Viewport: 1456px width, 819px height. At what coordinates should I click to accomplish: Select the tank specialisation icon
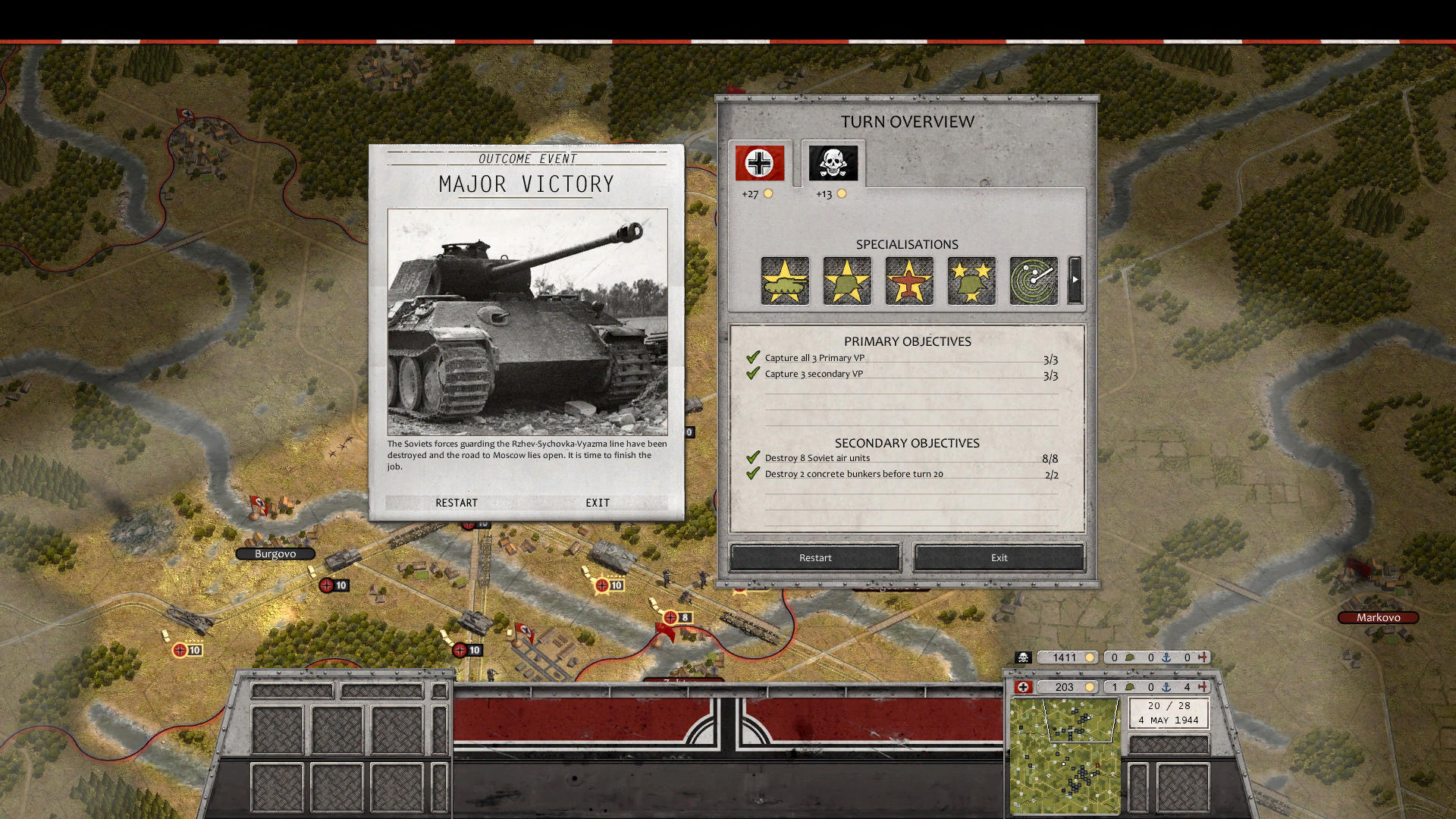point(784,281)
